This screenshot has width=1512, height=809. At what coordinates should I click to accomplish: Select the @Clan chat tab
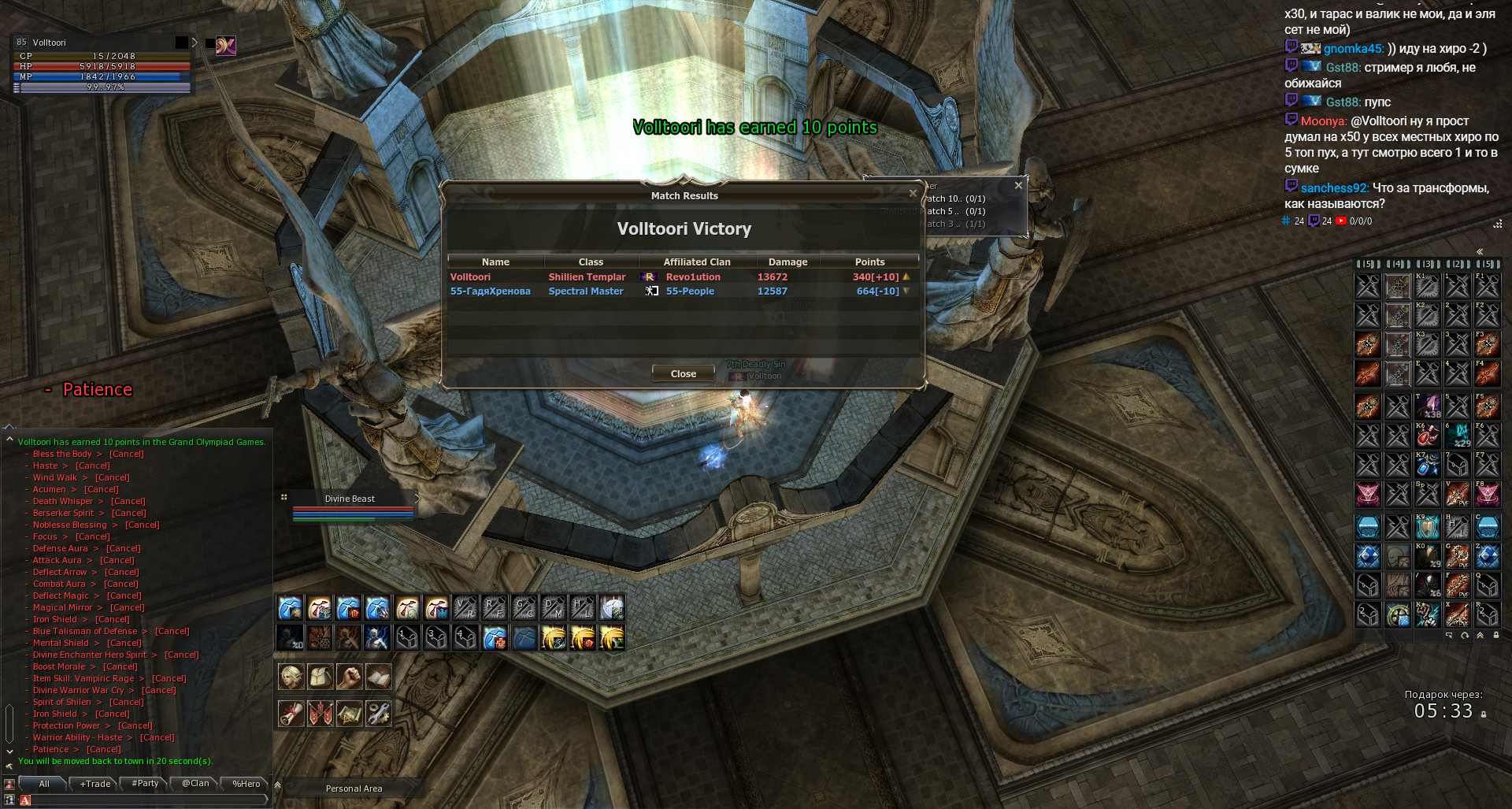coord(195,784)
